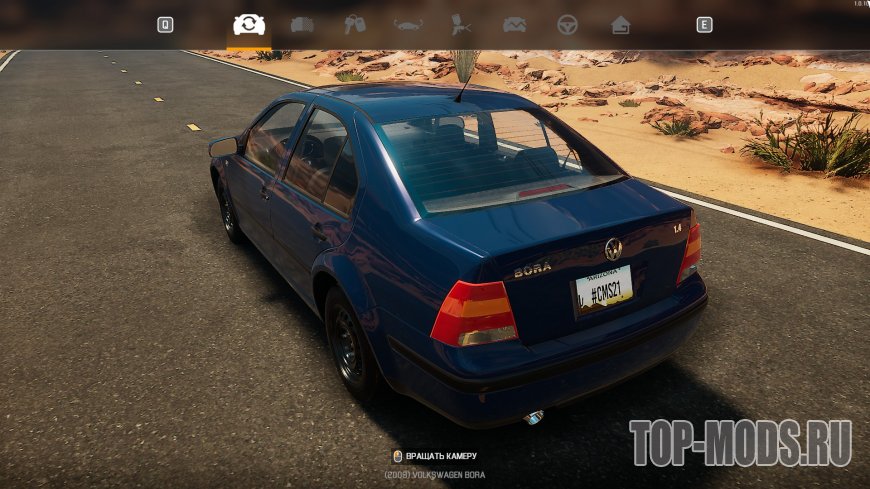Open the house garage tab
This screenshot has width=870, height=489.
coord(620,25)
